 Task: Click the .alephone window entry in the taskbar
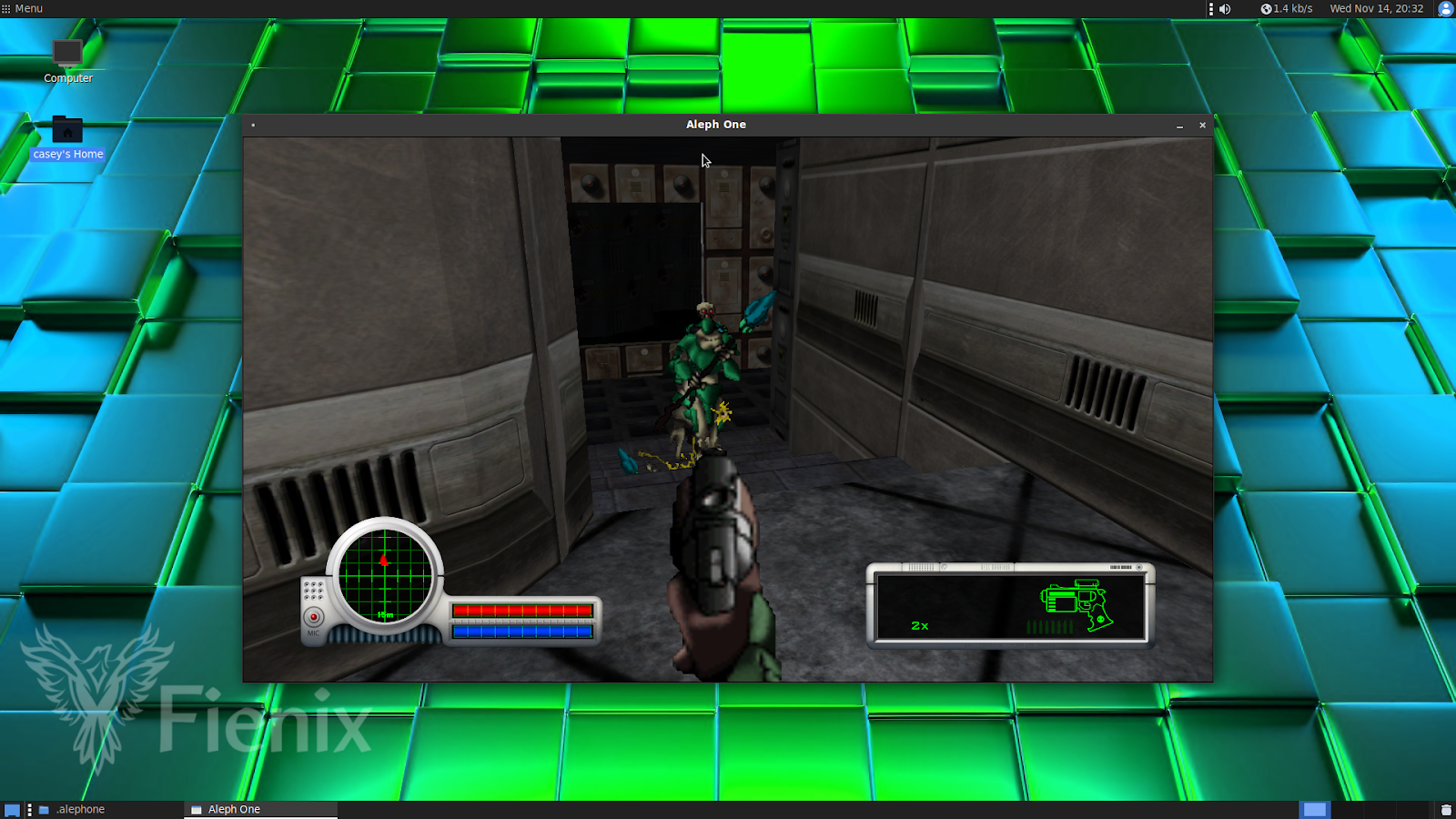(x=80, y=809)
